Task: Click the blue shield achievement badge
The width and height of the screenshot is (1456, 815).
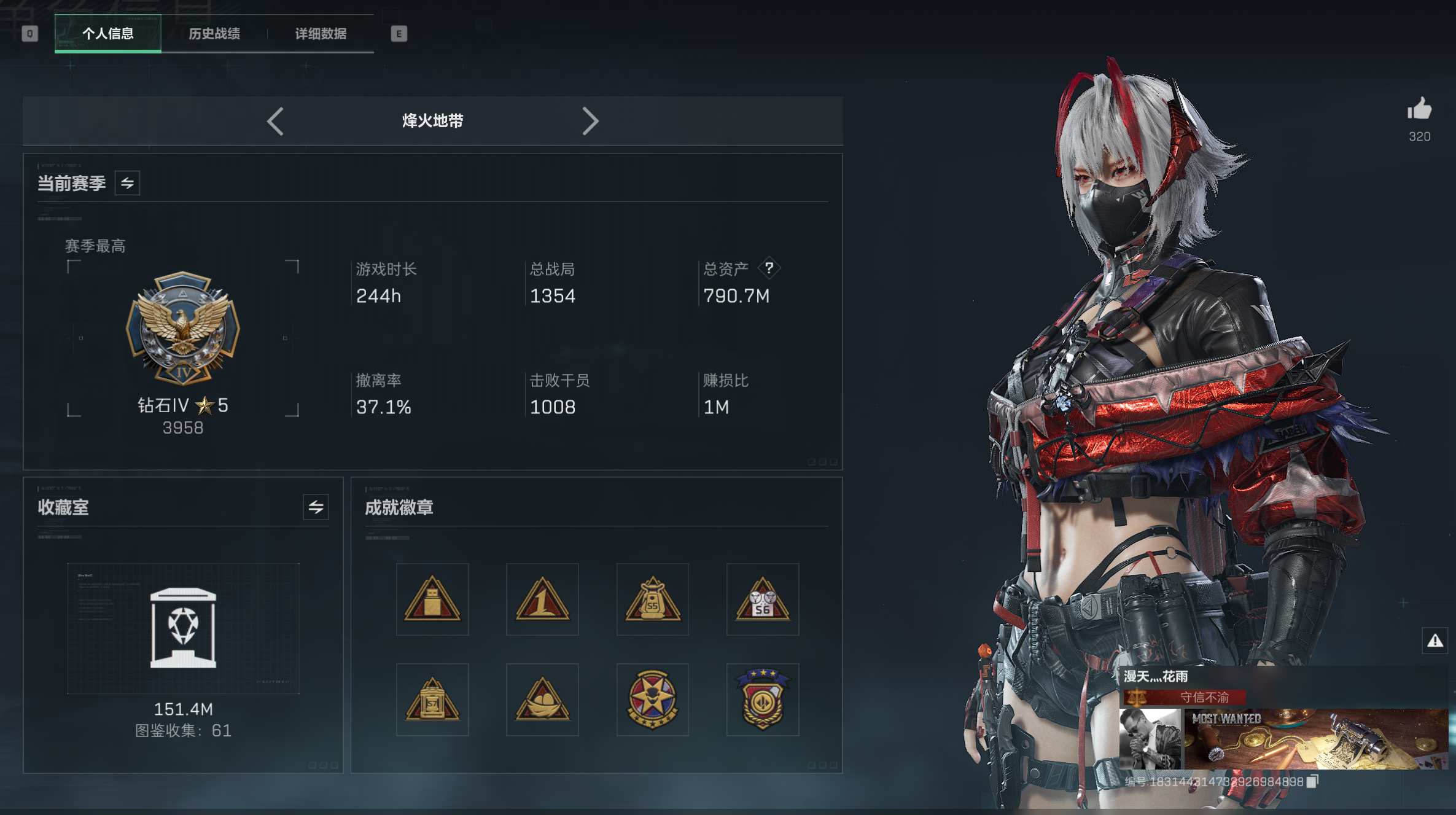Action: click(x=763, y=699)
